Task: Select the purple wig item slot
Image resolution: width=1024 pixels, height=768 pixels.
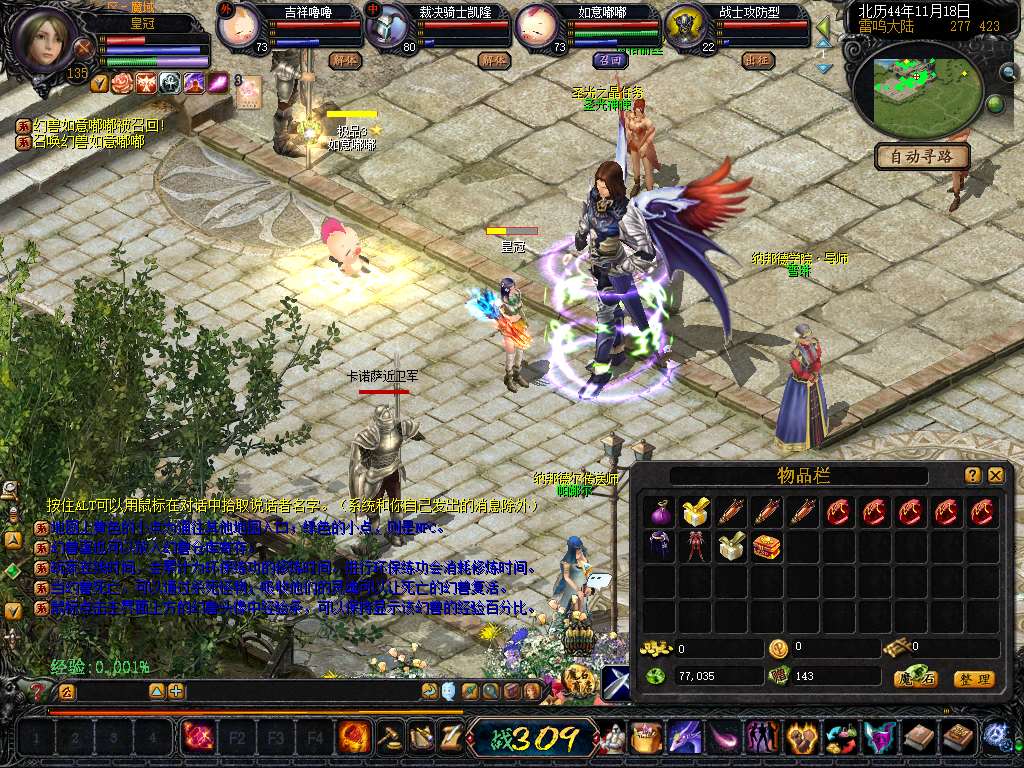Action: point(658,546)
